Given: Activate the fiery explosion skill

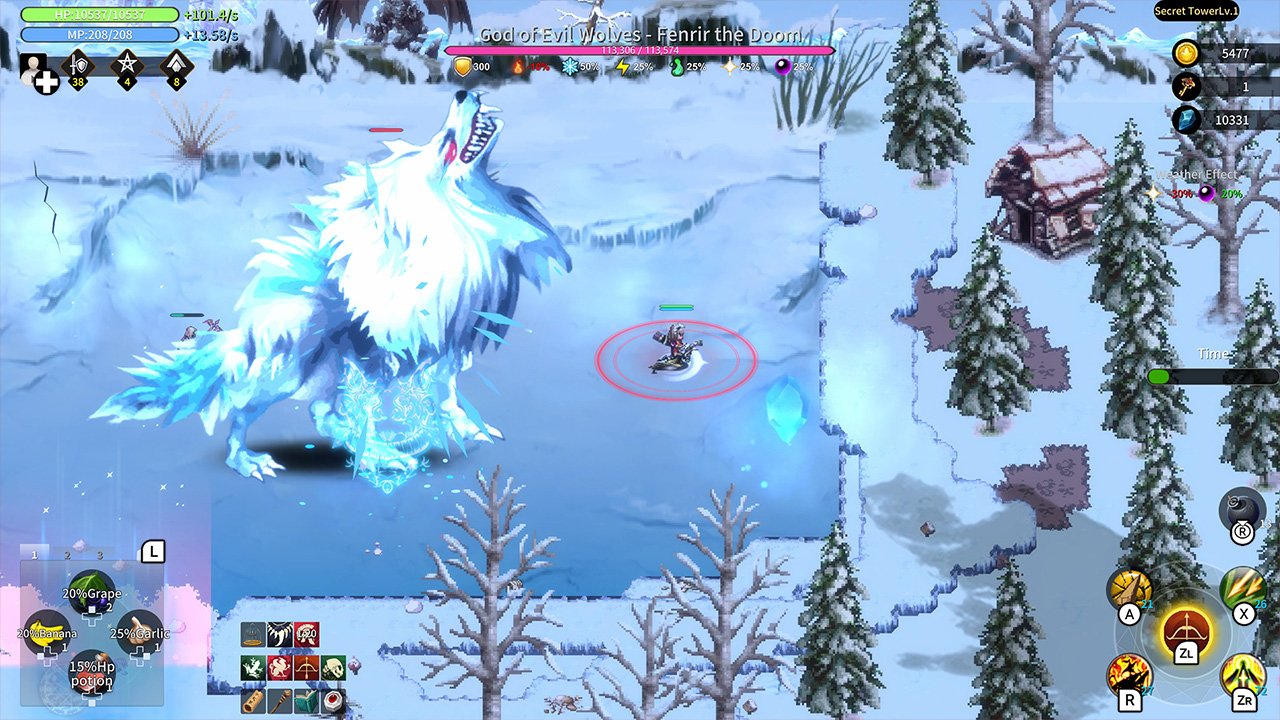Looking at the screenshot, I should [1129, 675].
